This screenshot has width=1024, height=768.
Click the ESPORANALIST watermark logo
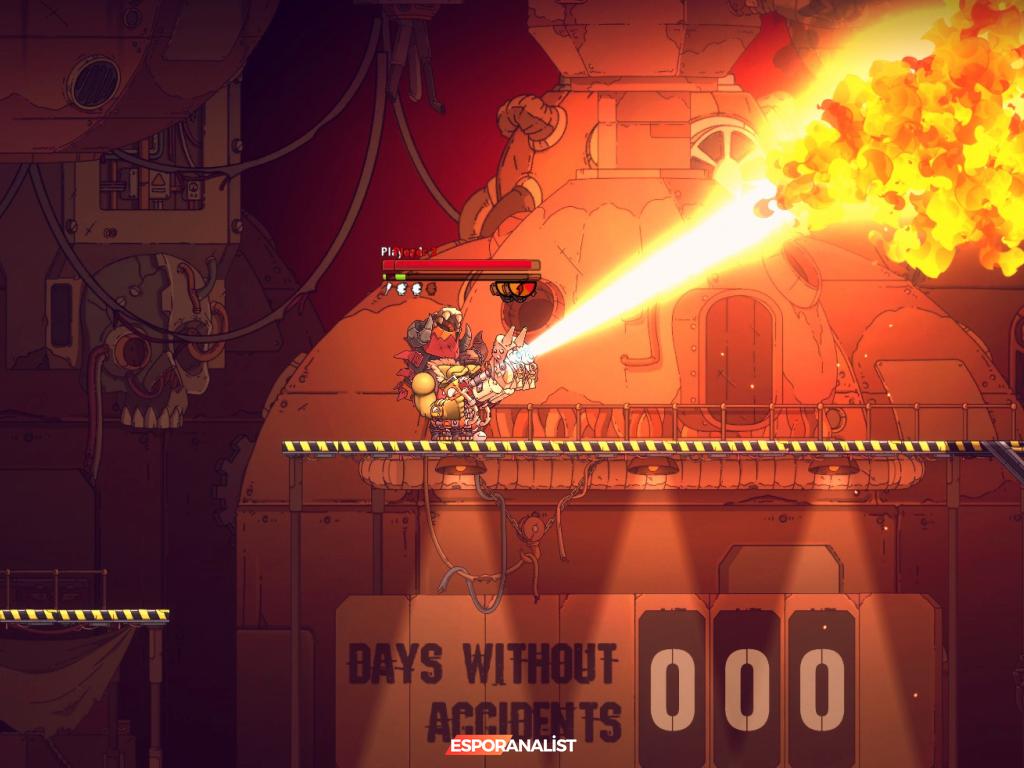(512, 745)
